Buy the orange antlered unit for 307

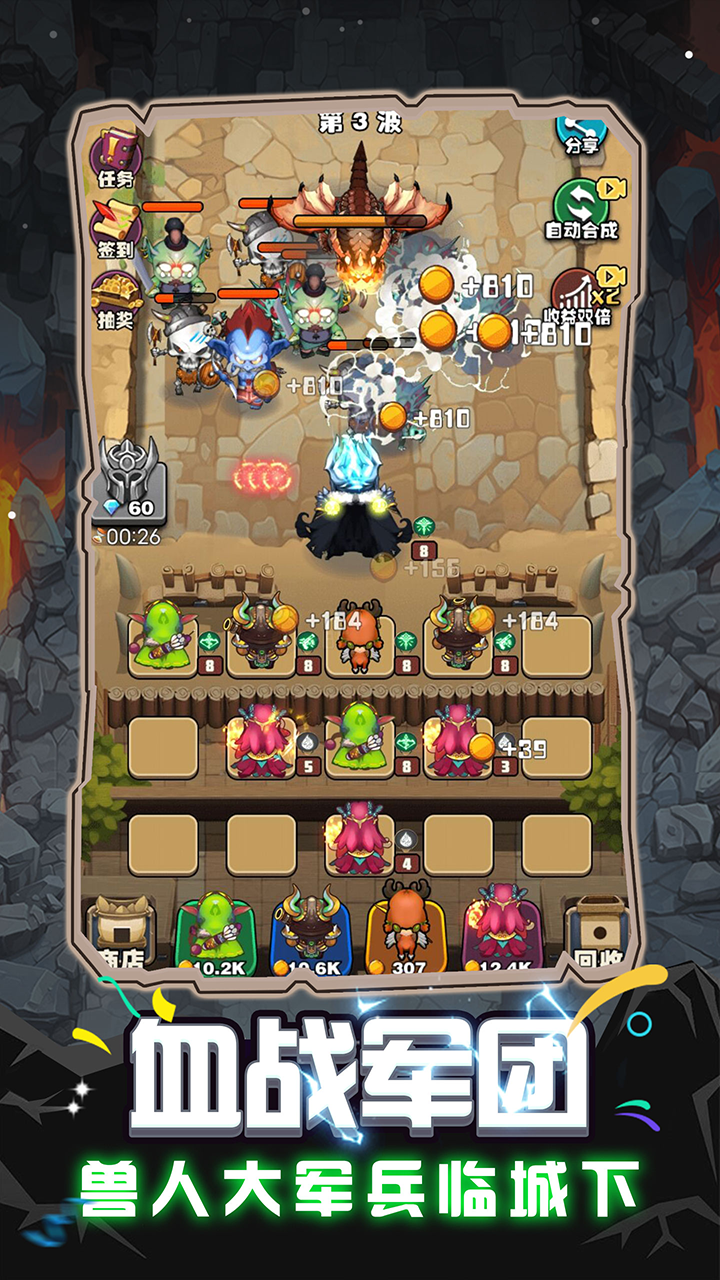tap(407, 932)
